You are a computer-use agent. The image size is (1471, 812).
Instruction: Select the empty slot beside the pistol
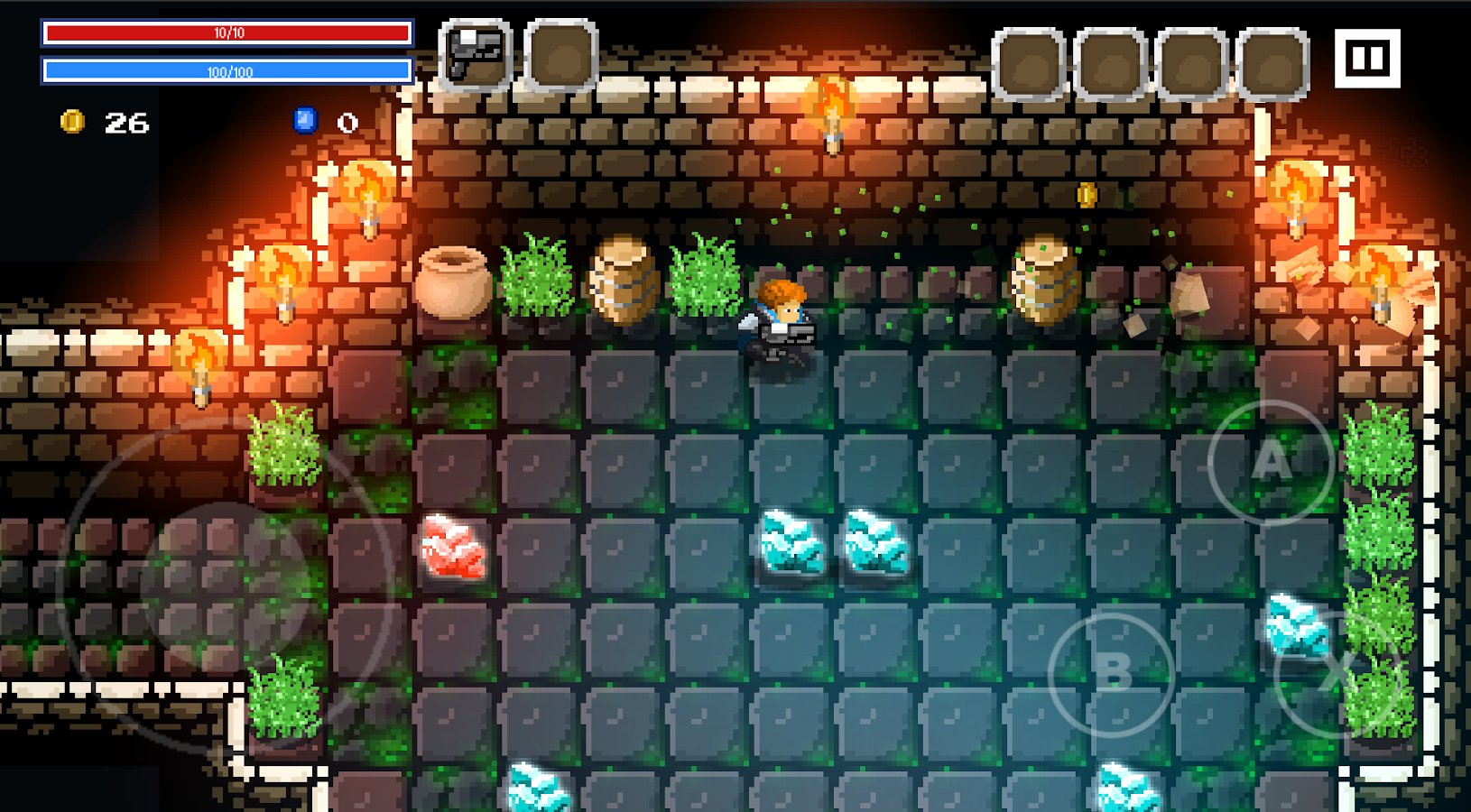click(560, 56)
